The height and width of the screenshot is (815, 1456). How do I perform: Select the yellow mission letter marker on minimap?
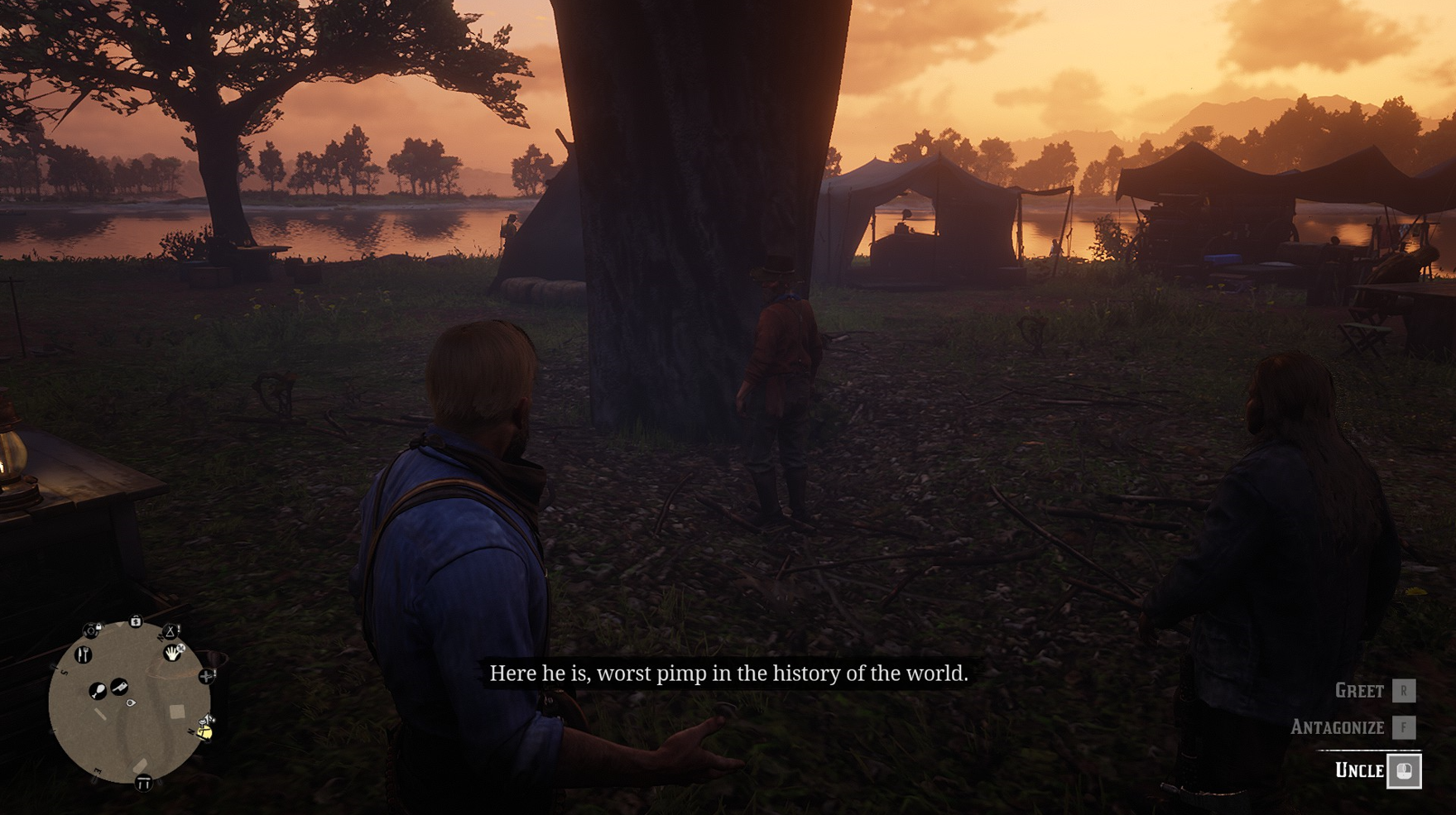coord(205,732)
